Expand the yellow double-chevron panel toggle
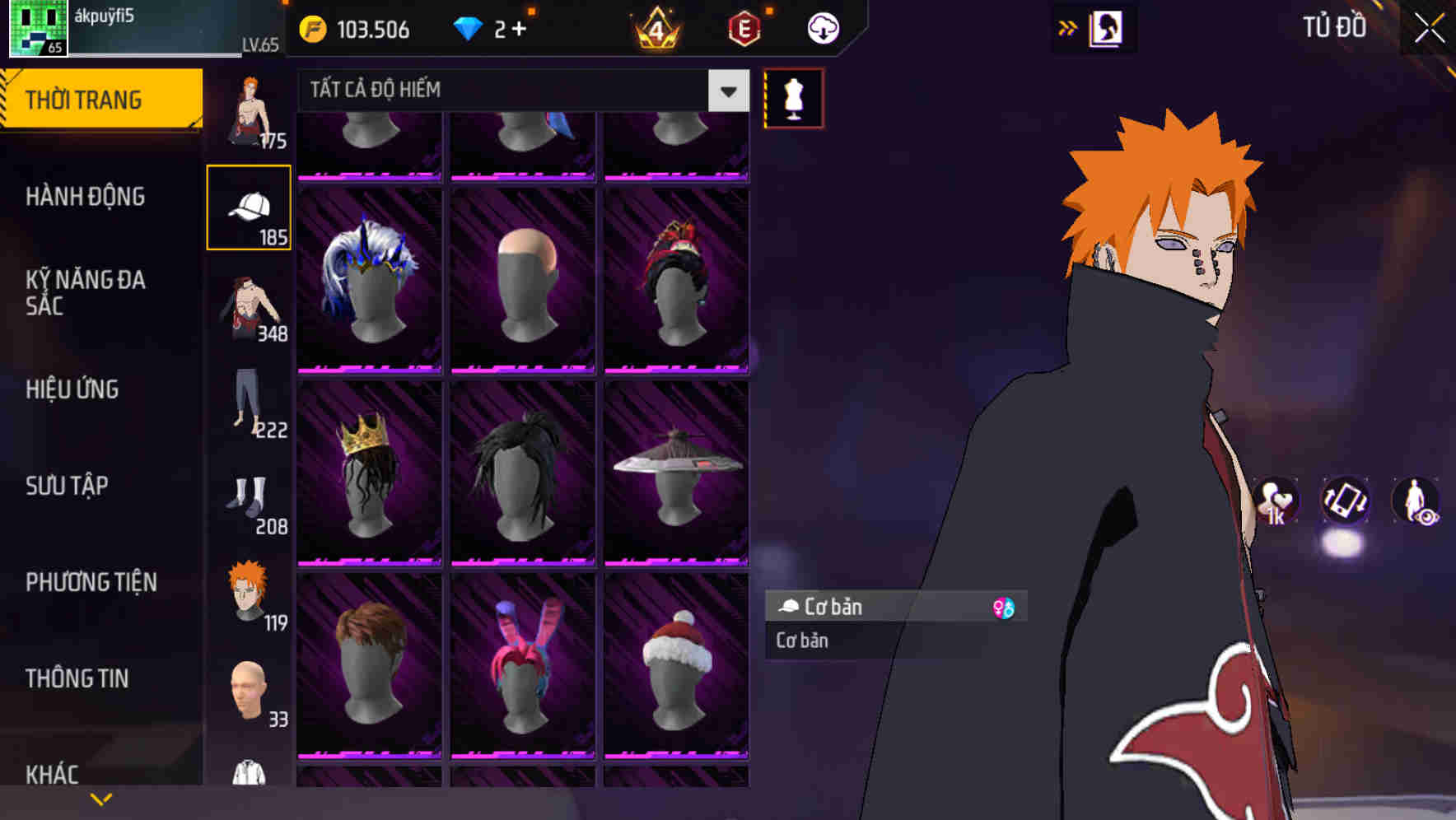The height and width of the screenshot is (820, 1456). click(x=1067, y=27)
